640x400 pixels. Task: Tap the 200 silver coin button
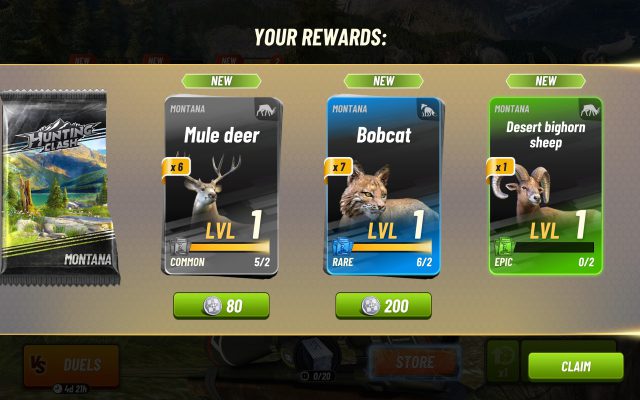383,305
